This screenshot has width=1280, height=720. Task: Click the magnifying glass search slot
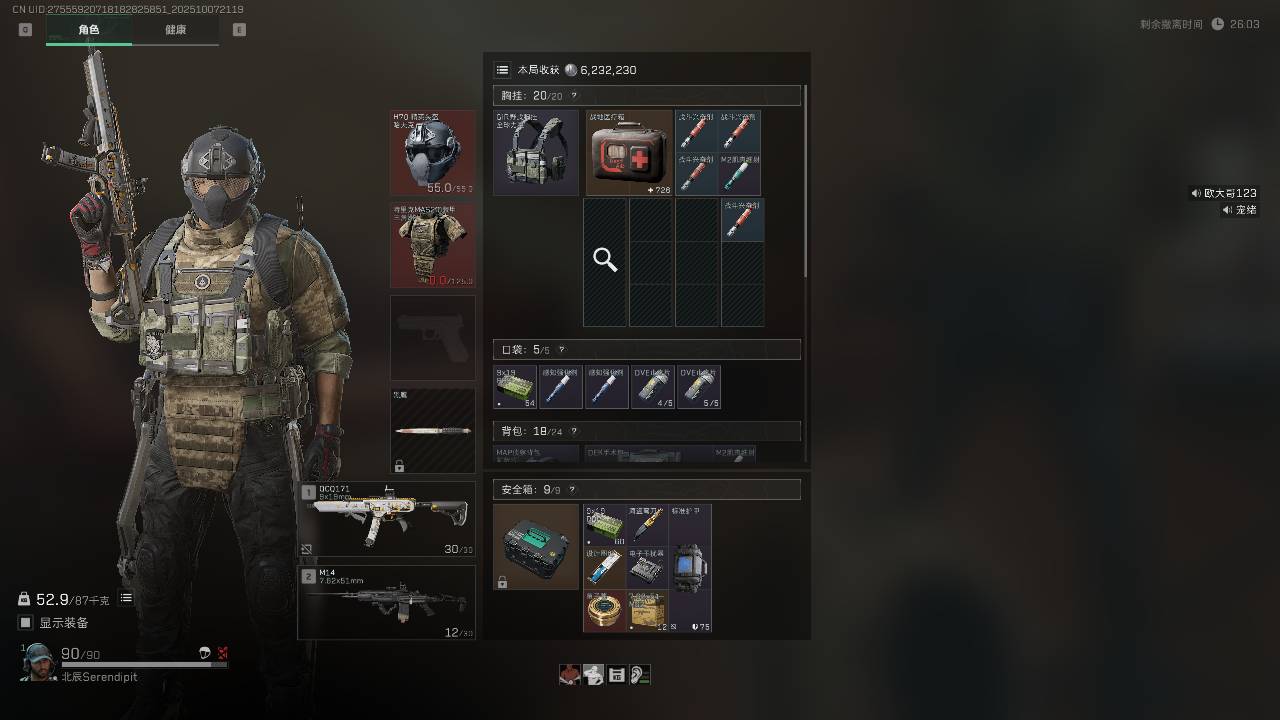[x=605, y=261]
